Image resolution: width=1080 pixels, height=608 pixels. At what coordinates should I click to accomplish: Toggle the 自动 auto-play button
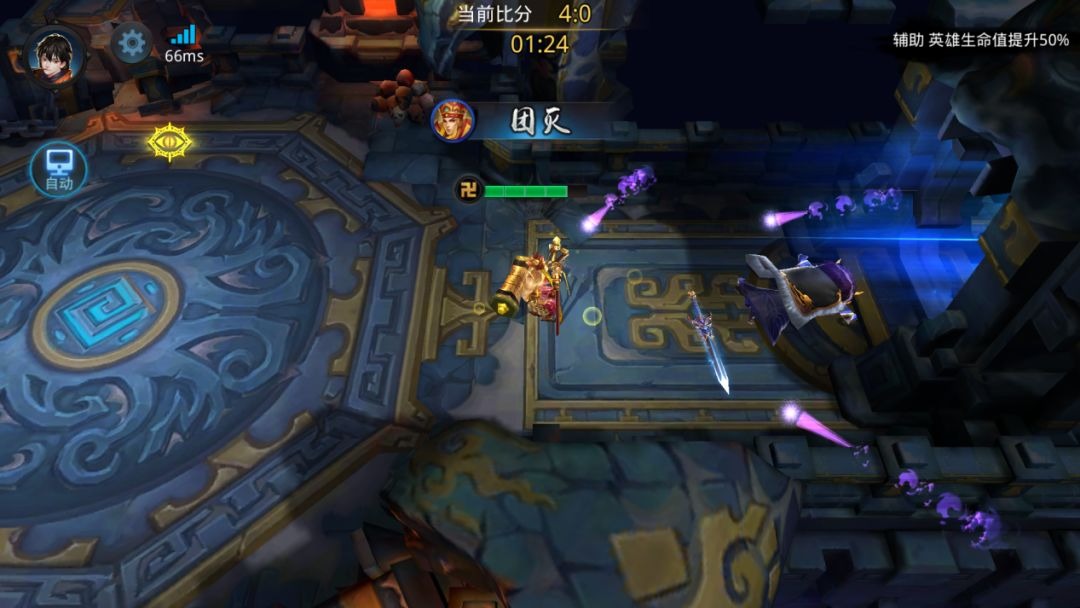[x=58, y=169]
